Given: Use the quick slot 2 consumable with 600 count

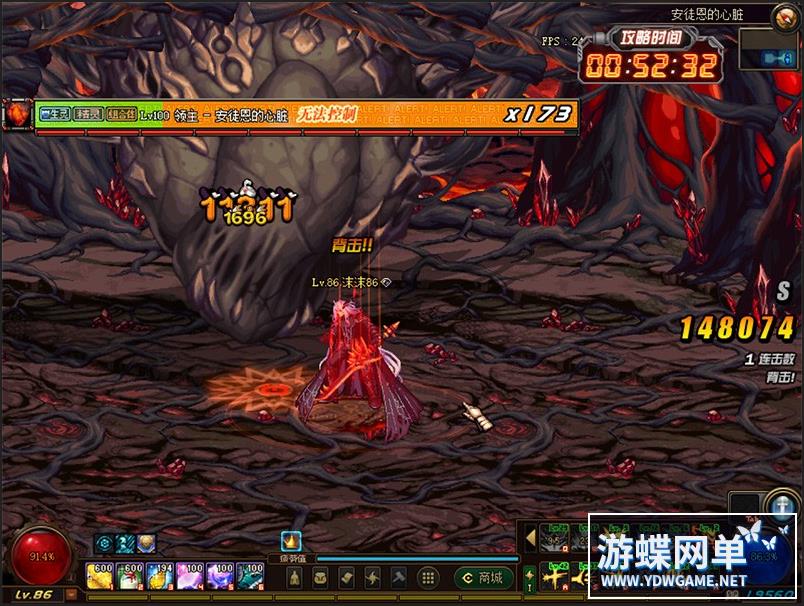Looking at the screenshot, I should (x=130, y=576).
